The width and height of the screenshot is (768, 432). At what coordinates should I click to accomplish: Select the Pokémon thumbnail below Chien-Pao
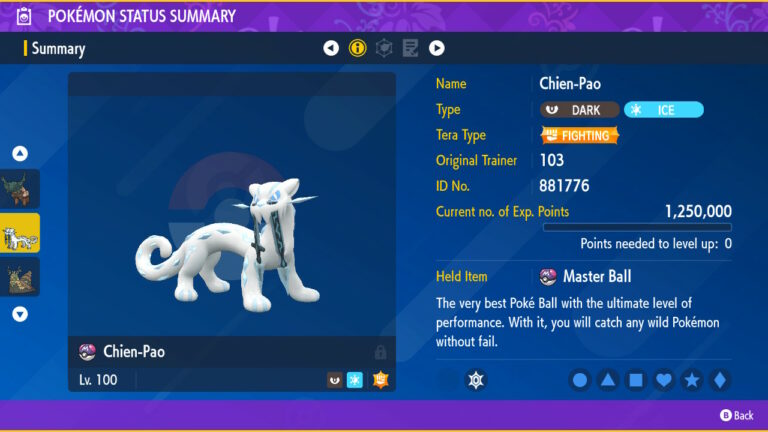20,277
